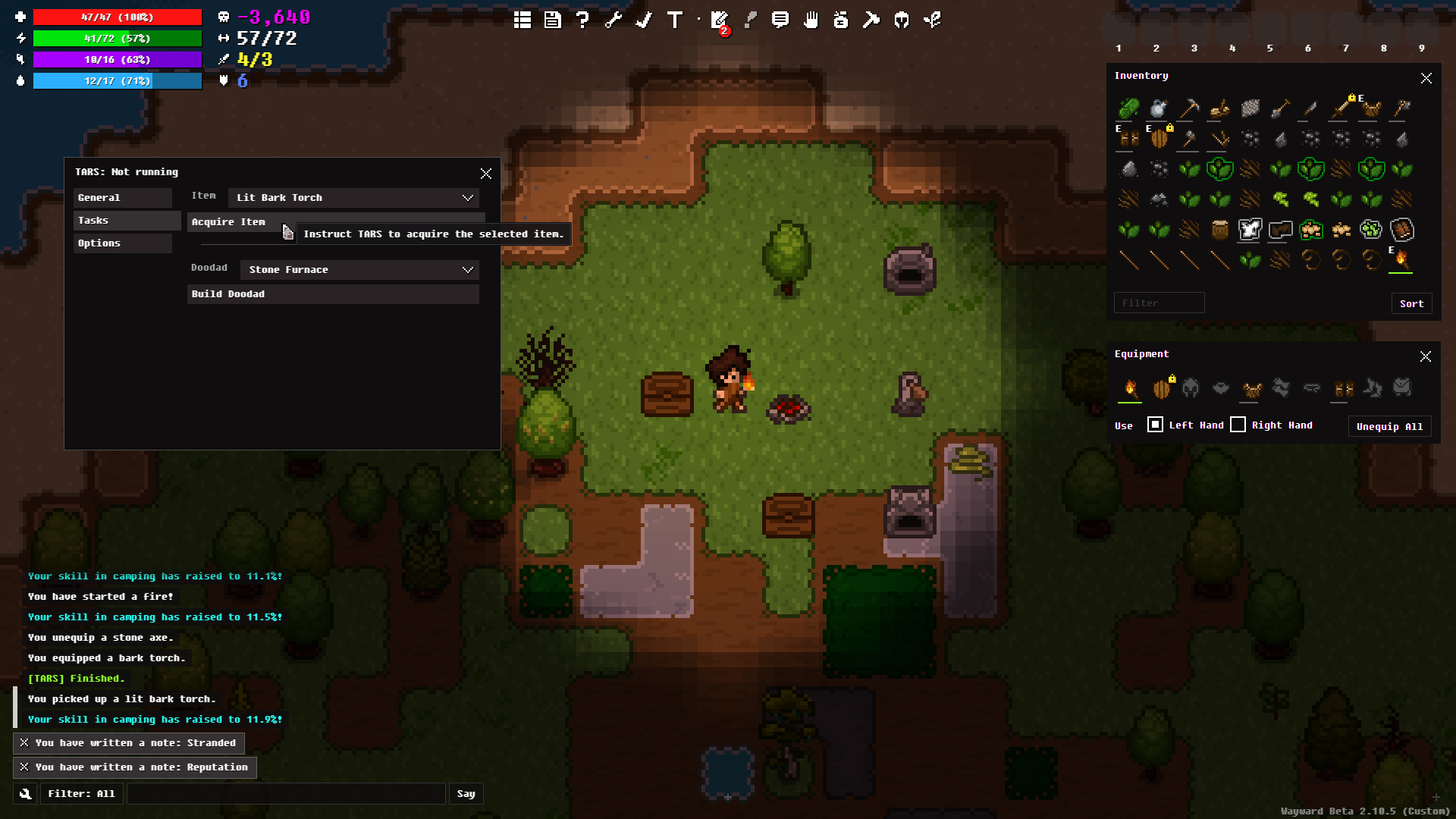1456x819 pixels.
Task: Click the Build Doodad button
Action: [332, 294]
